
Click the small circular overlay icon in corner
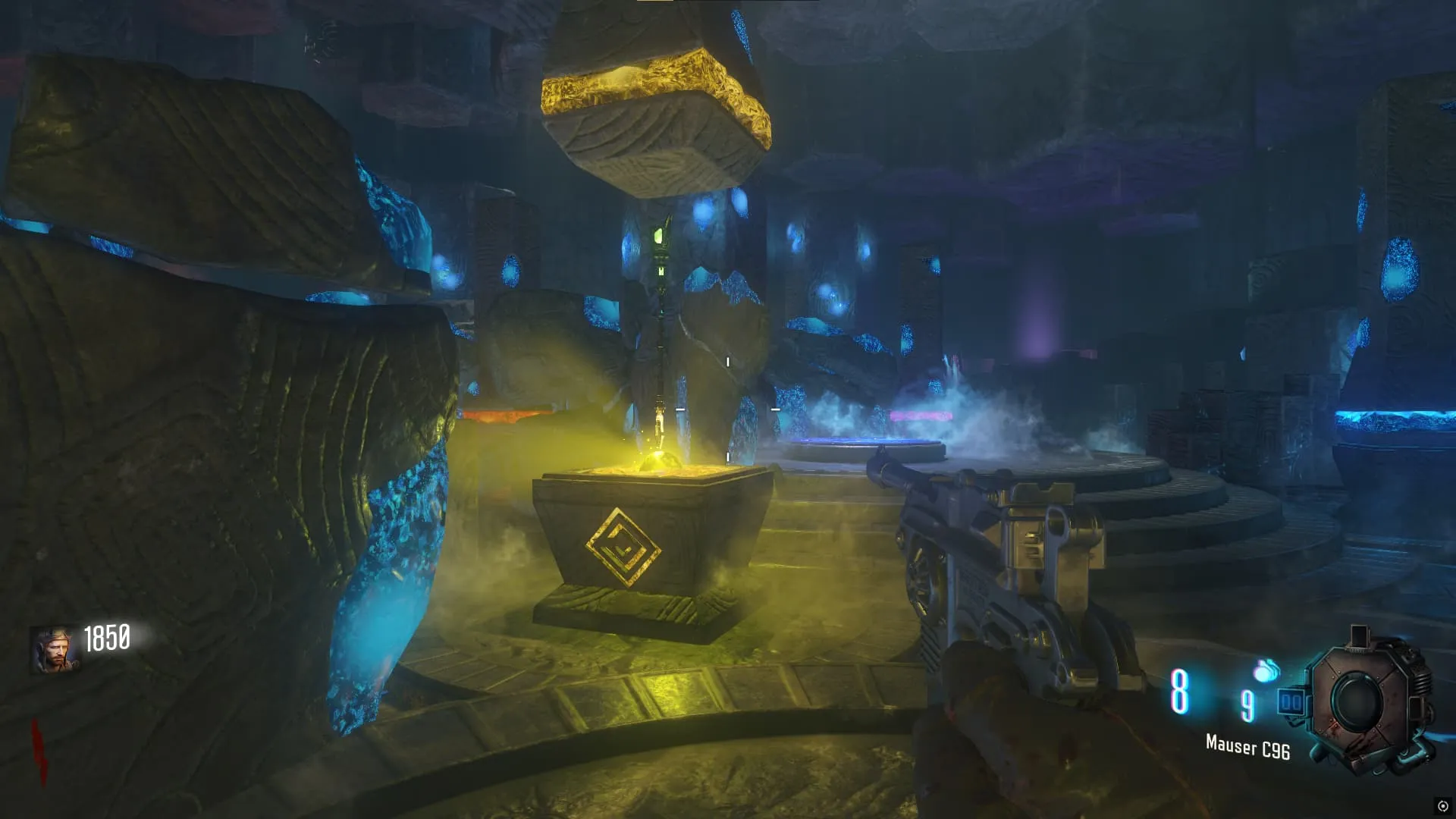pyautogui.click(x=1442, y=806)
